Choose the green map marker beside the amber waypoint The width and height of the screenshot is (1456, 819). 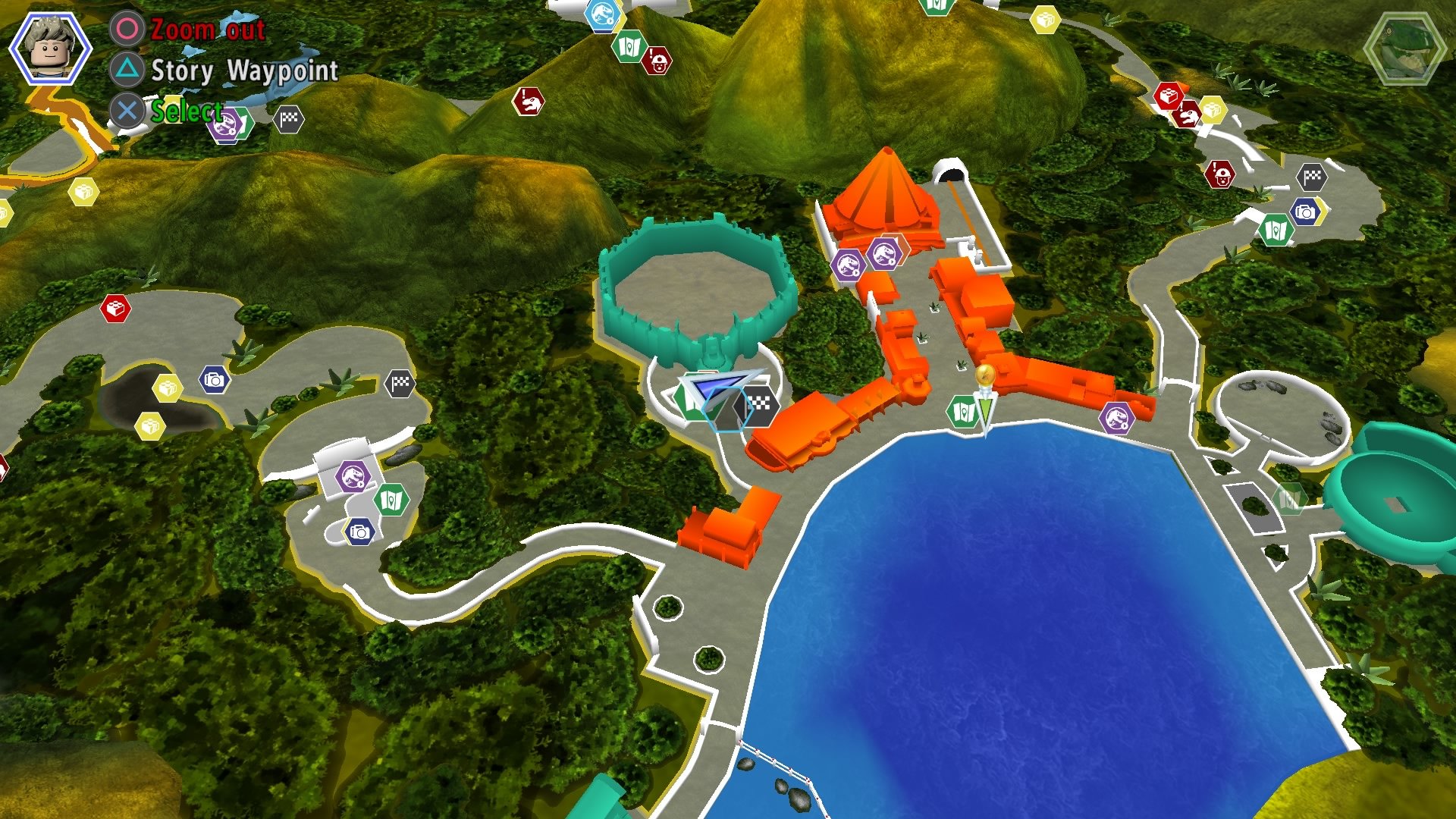[962, 412]
